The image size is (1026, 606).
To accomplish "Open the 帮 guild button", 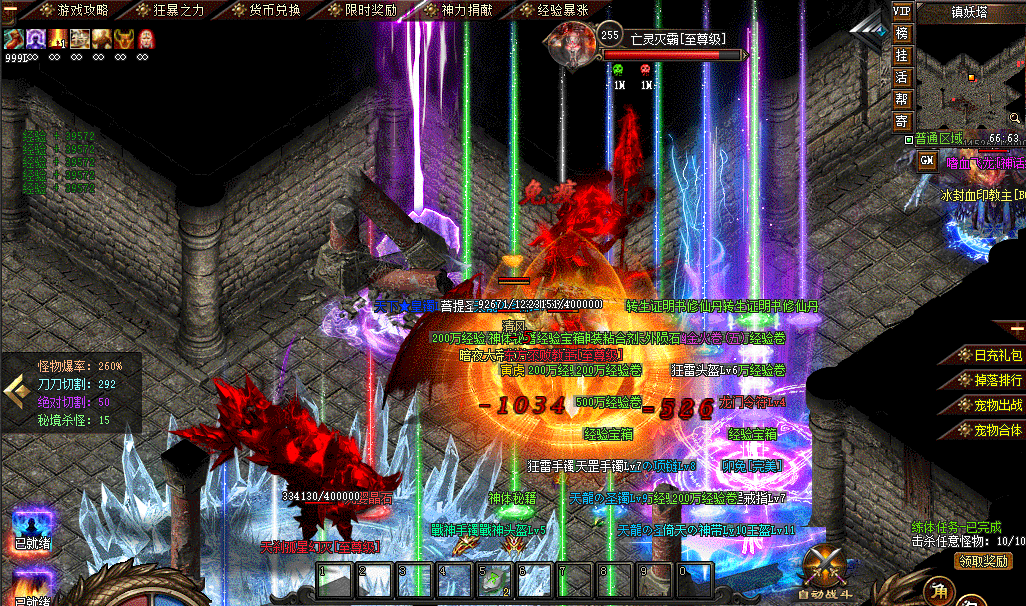I will [901, 99].
